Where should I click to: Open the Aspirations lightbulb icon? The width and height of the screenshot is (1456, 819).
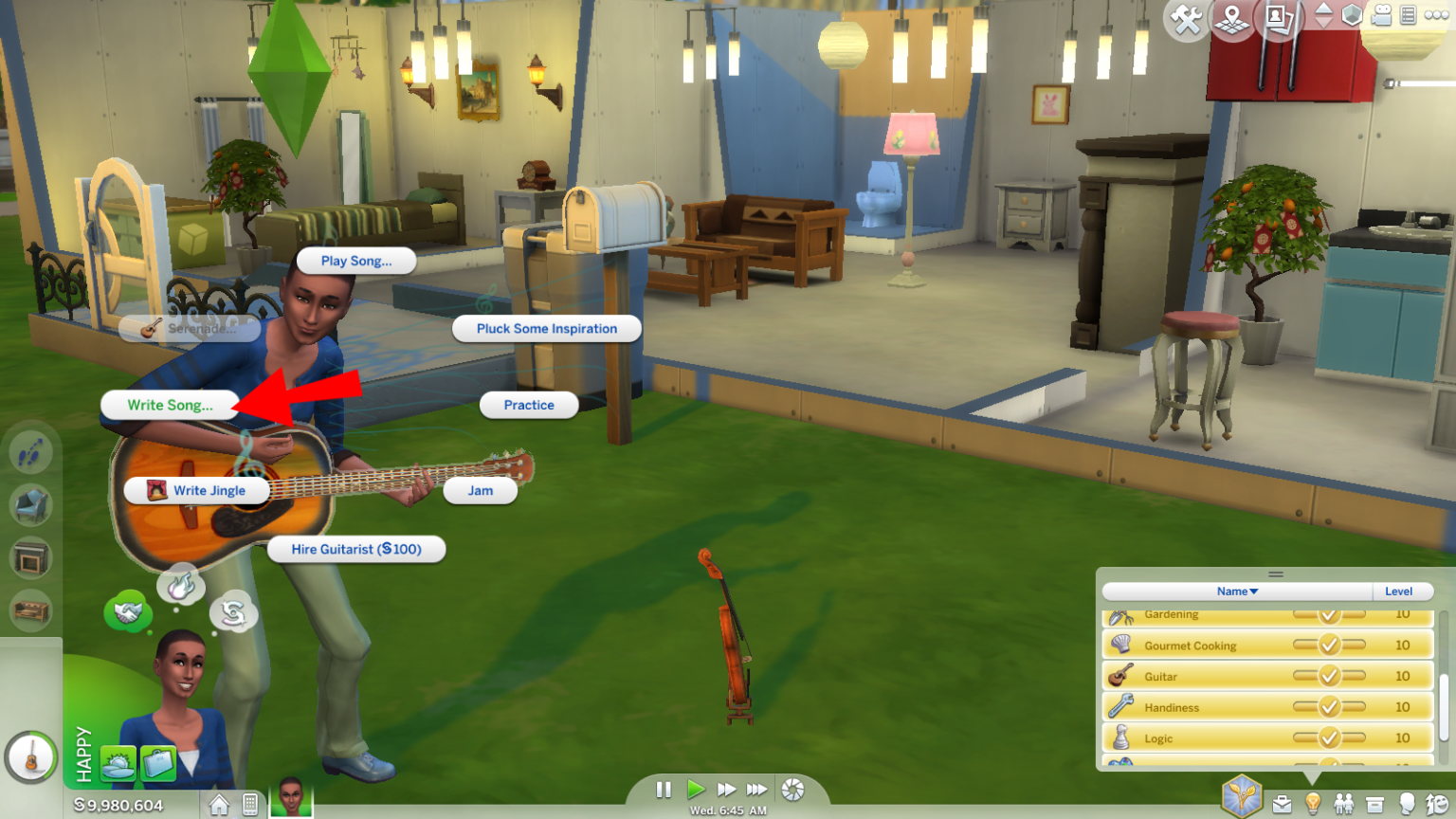tap(1313, 804)
